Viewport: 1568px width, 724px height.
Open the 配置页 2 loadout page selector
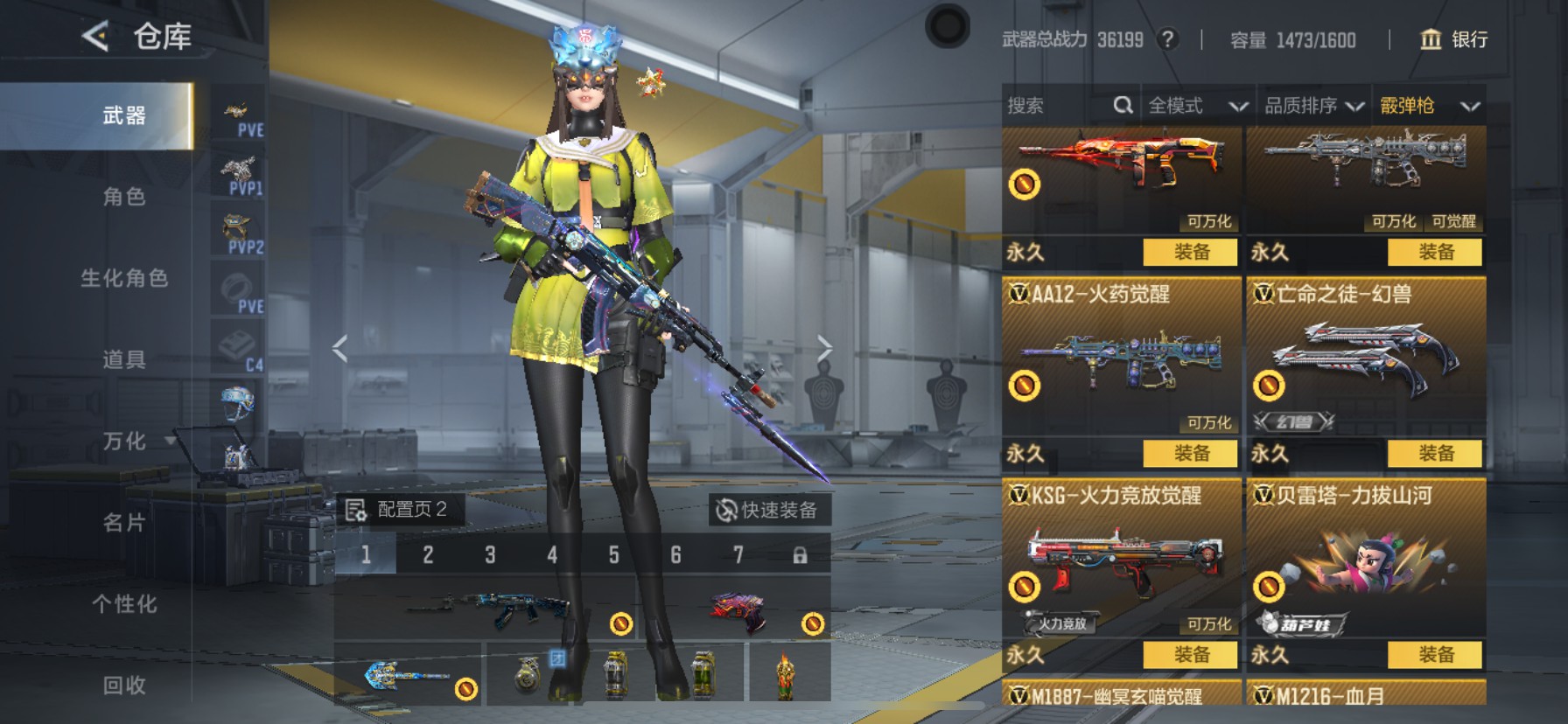coord(399,510)
